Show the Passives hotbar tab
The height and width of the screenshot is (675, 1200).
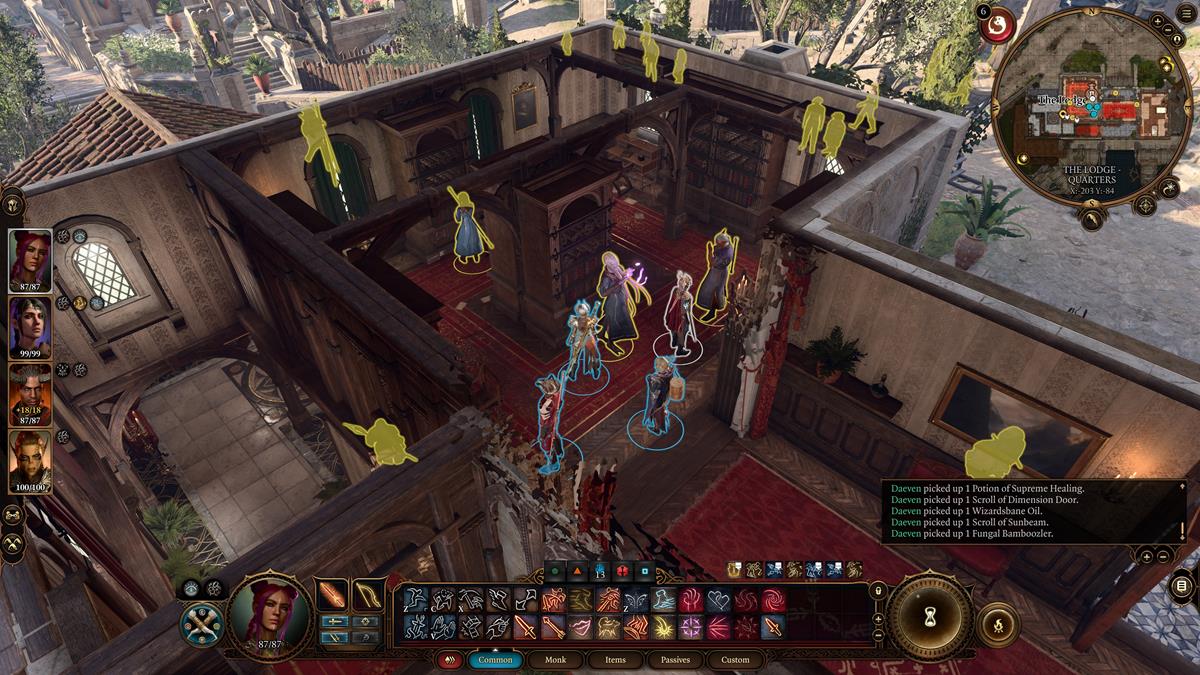(x=675, y=660)
